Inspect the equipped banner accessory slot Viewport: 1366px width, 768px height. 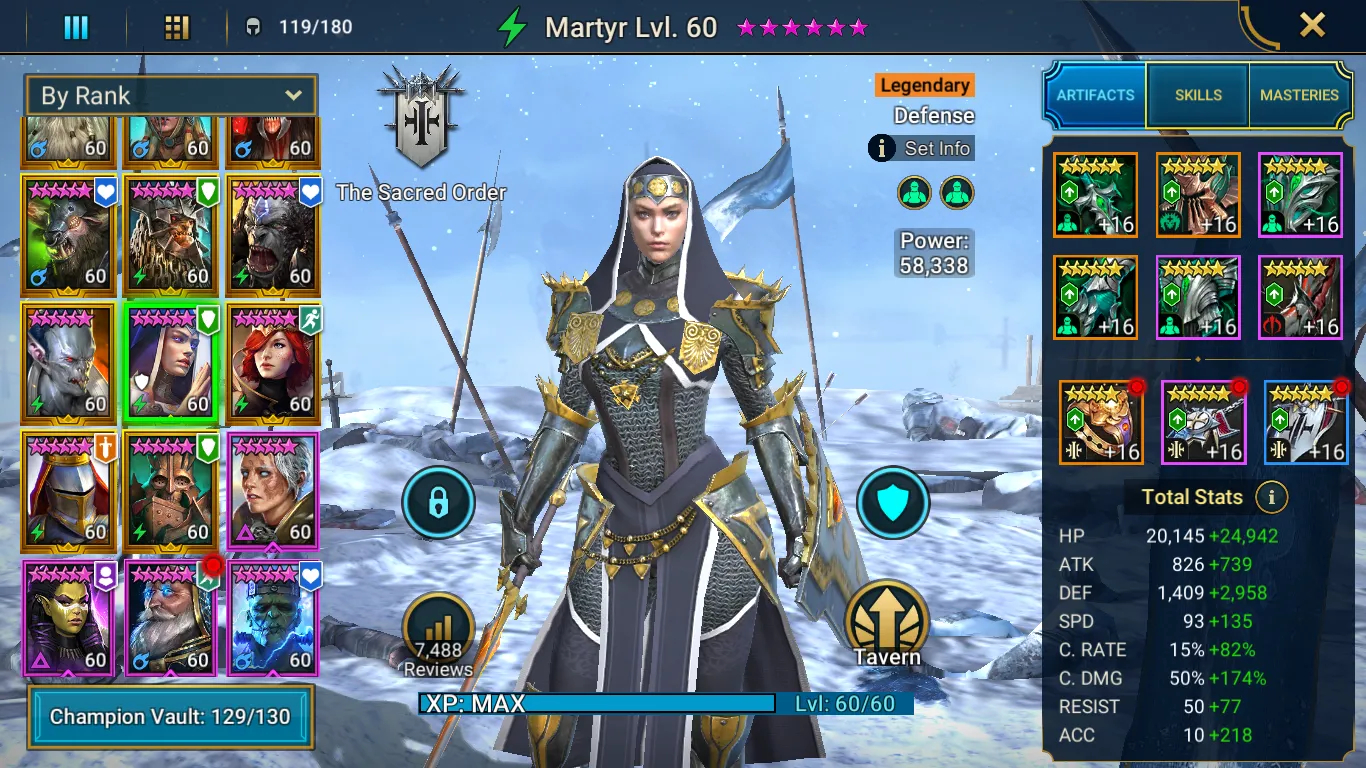click(x=1306, y=423)
